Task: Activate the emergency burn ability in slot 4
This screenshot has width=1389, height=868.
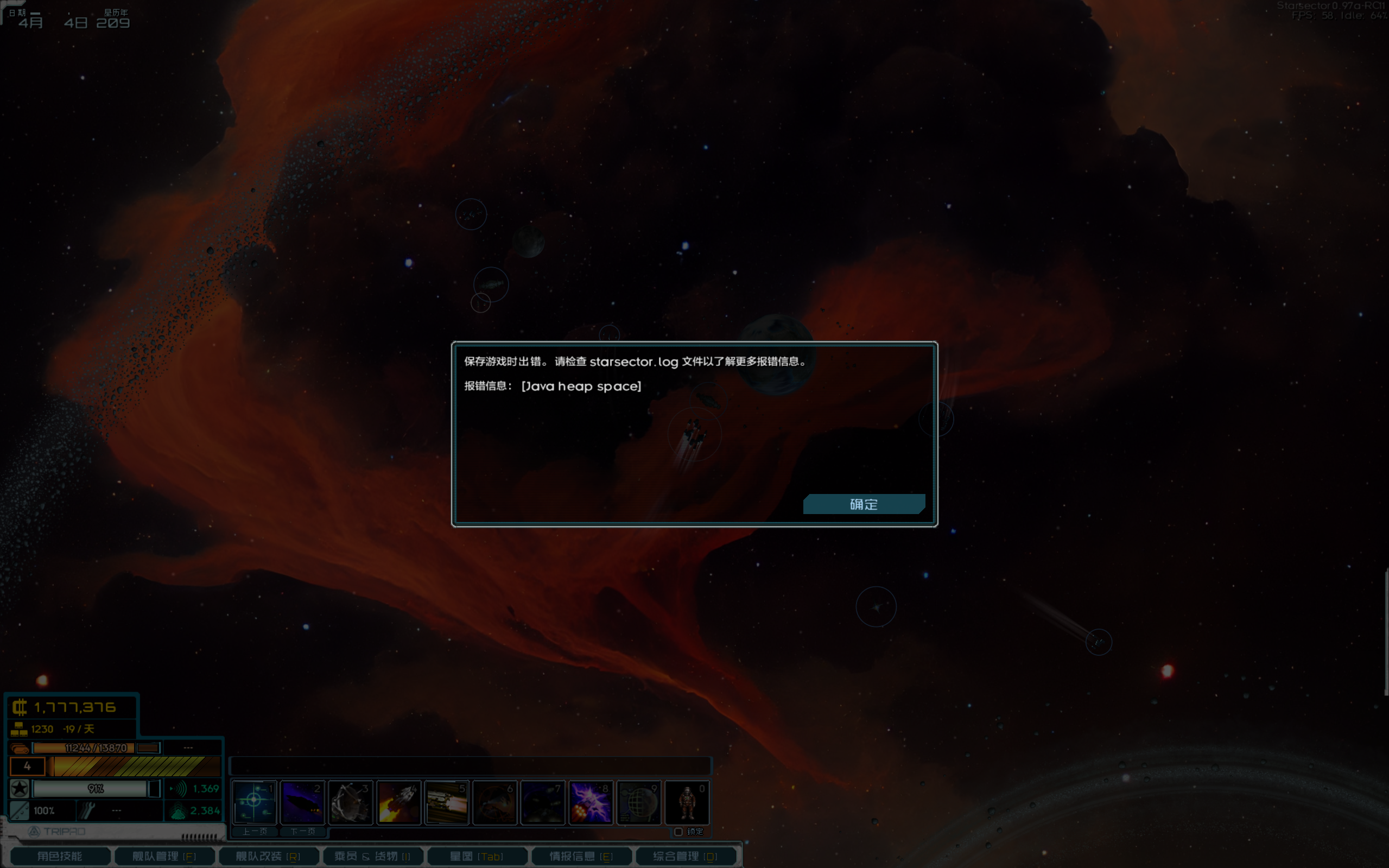Action: pyautogui.click(x=398, y=802)
